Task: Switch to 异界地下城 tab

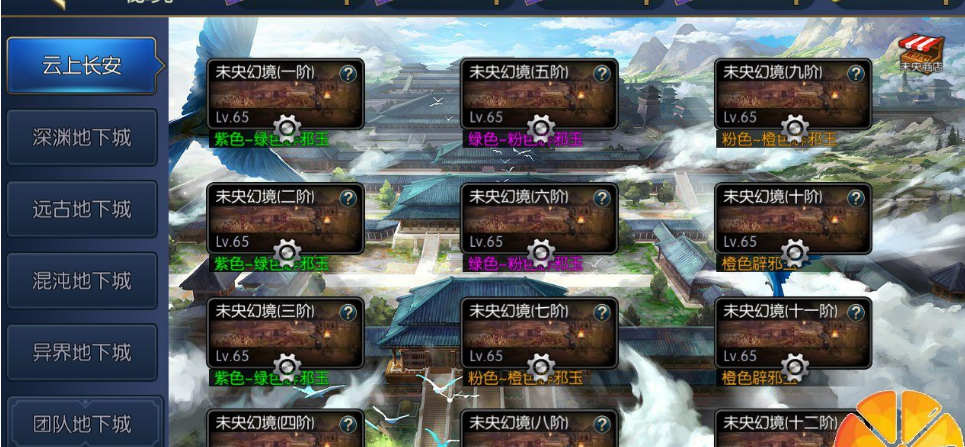Action: coord(82,353)
